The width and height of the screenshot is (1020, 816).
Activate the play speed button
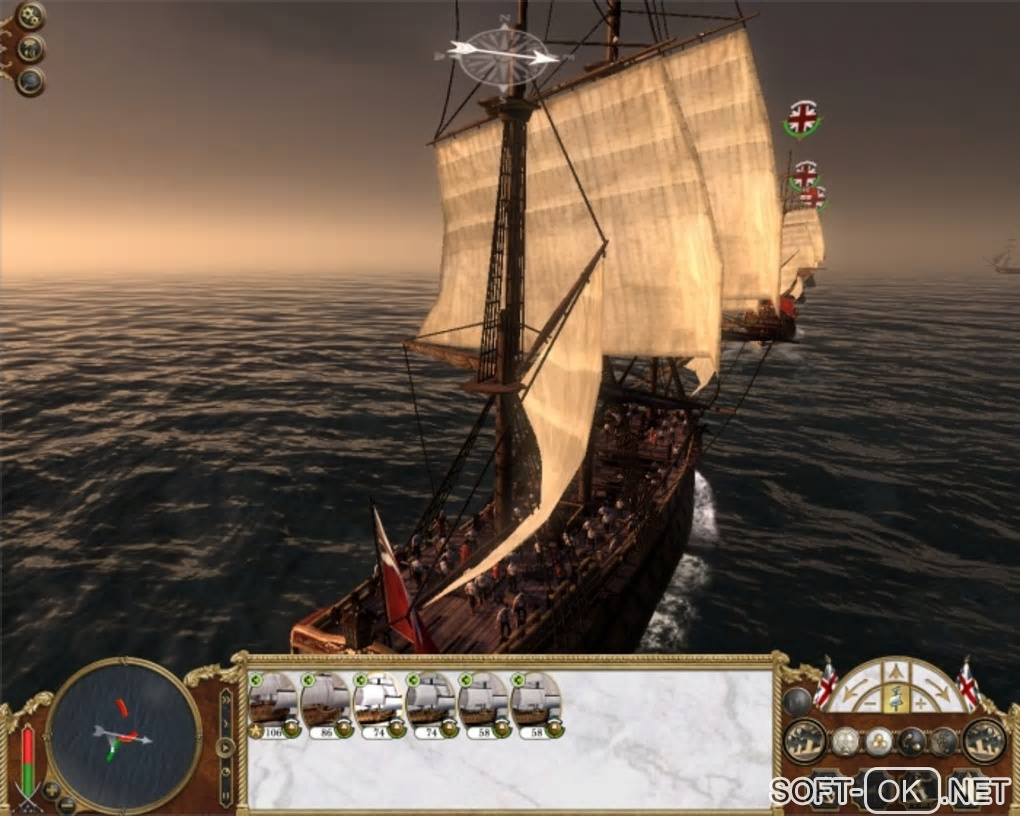[225, 746]
